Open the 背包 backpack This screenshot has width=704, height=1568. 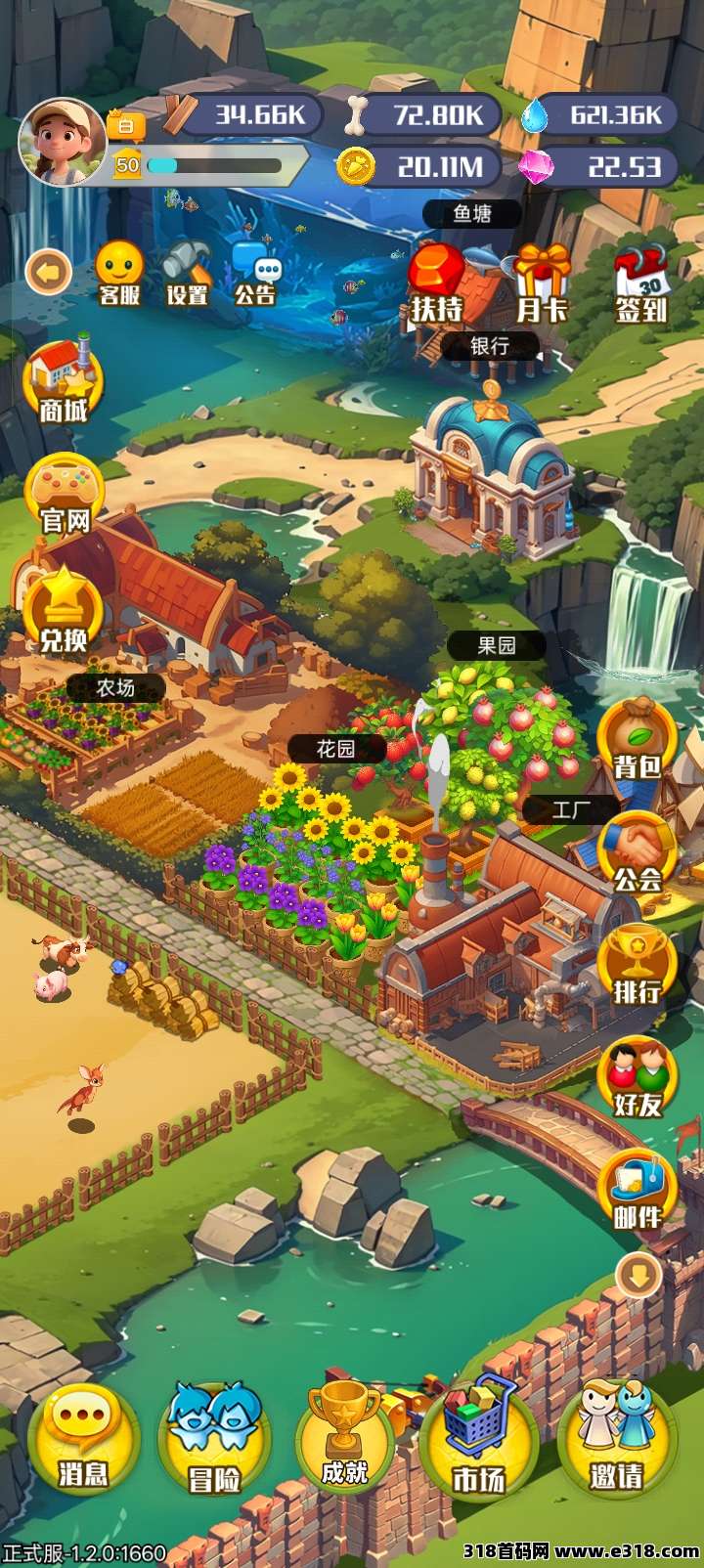638,739
